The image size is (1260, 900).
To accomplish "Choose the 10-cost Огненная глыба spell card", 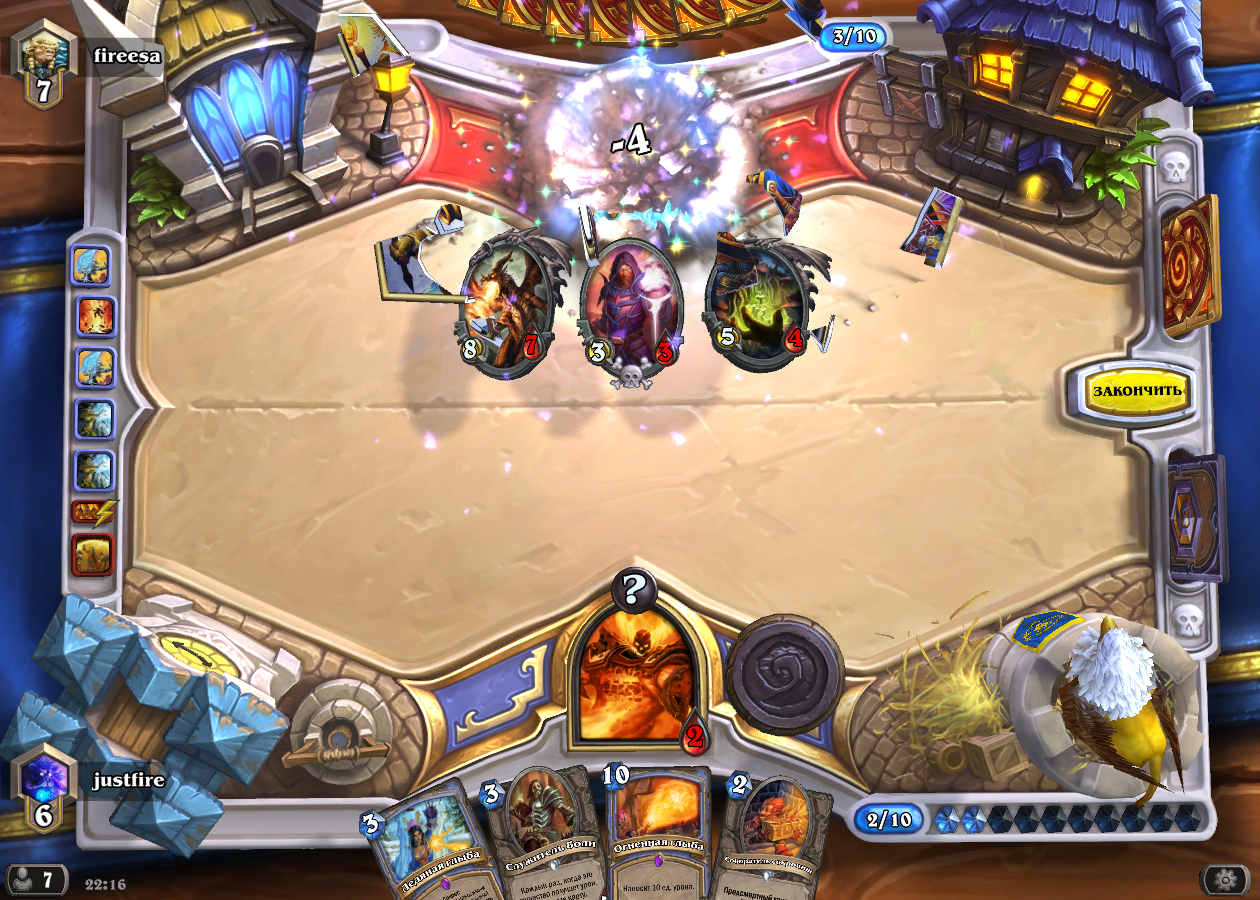I will 656,830.
